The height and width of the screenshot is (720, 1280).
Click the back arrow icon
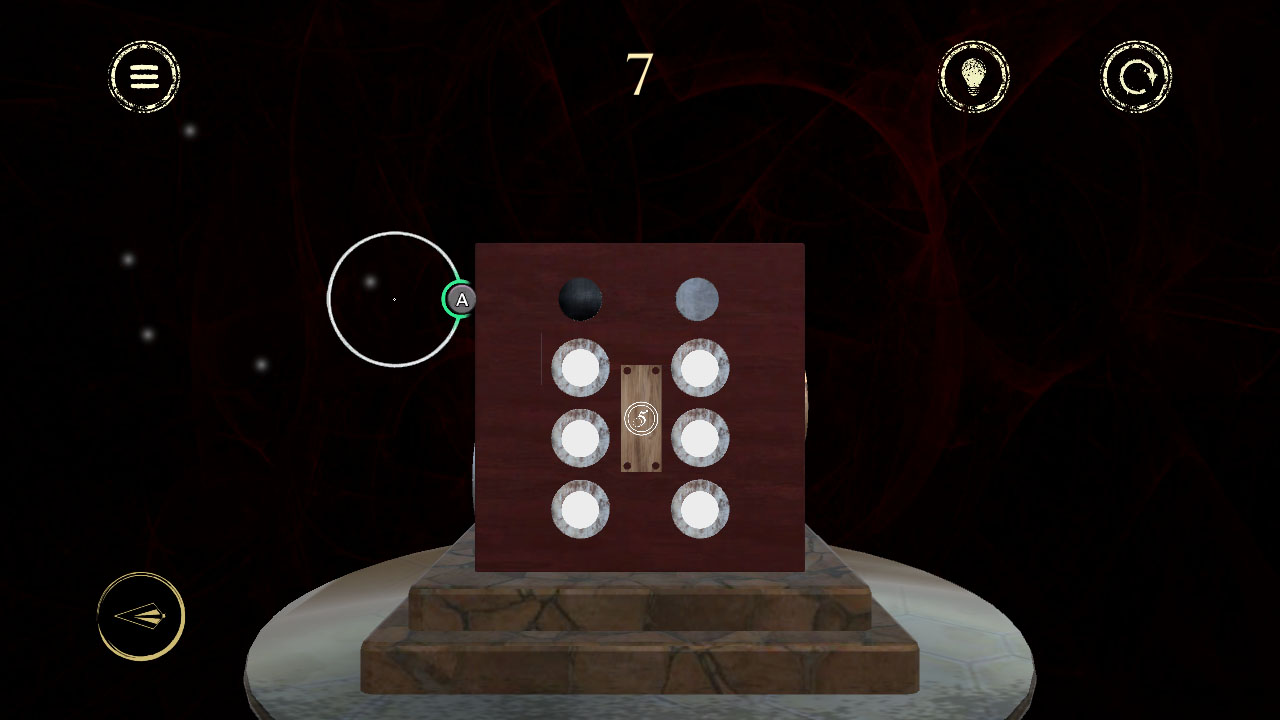pos(139,616)
